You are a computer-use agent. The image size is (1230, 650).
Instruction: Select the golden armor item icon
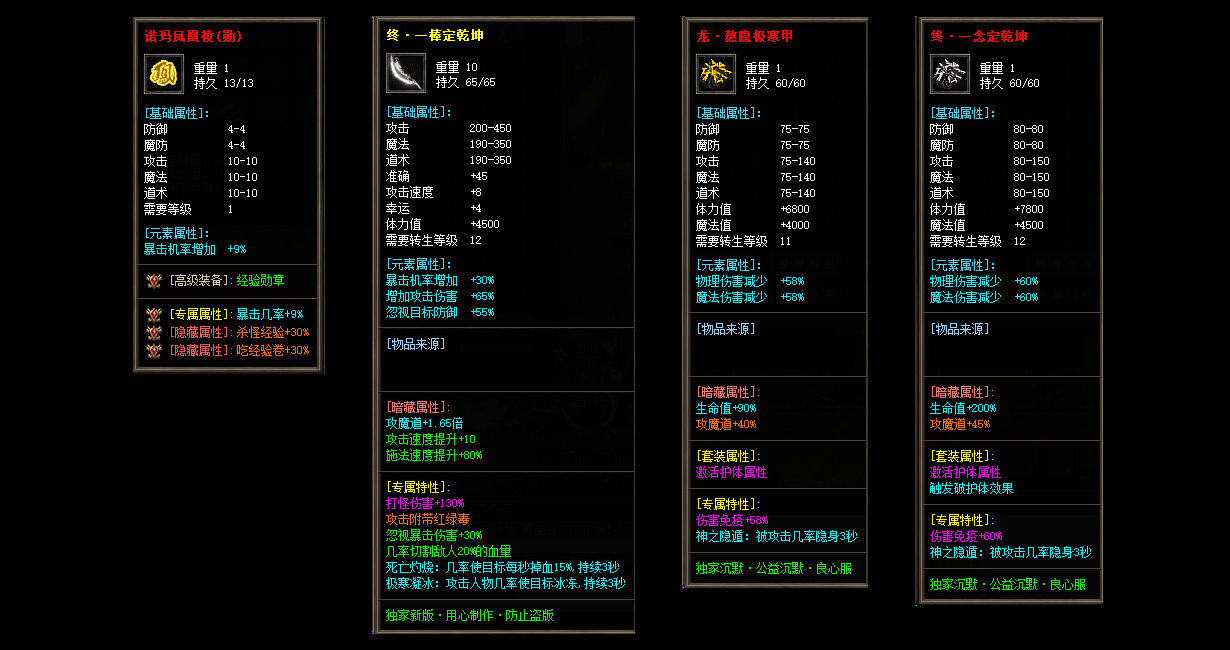pos(716,74)
